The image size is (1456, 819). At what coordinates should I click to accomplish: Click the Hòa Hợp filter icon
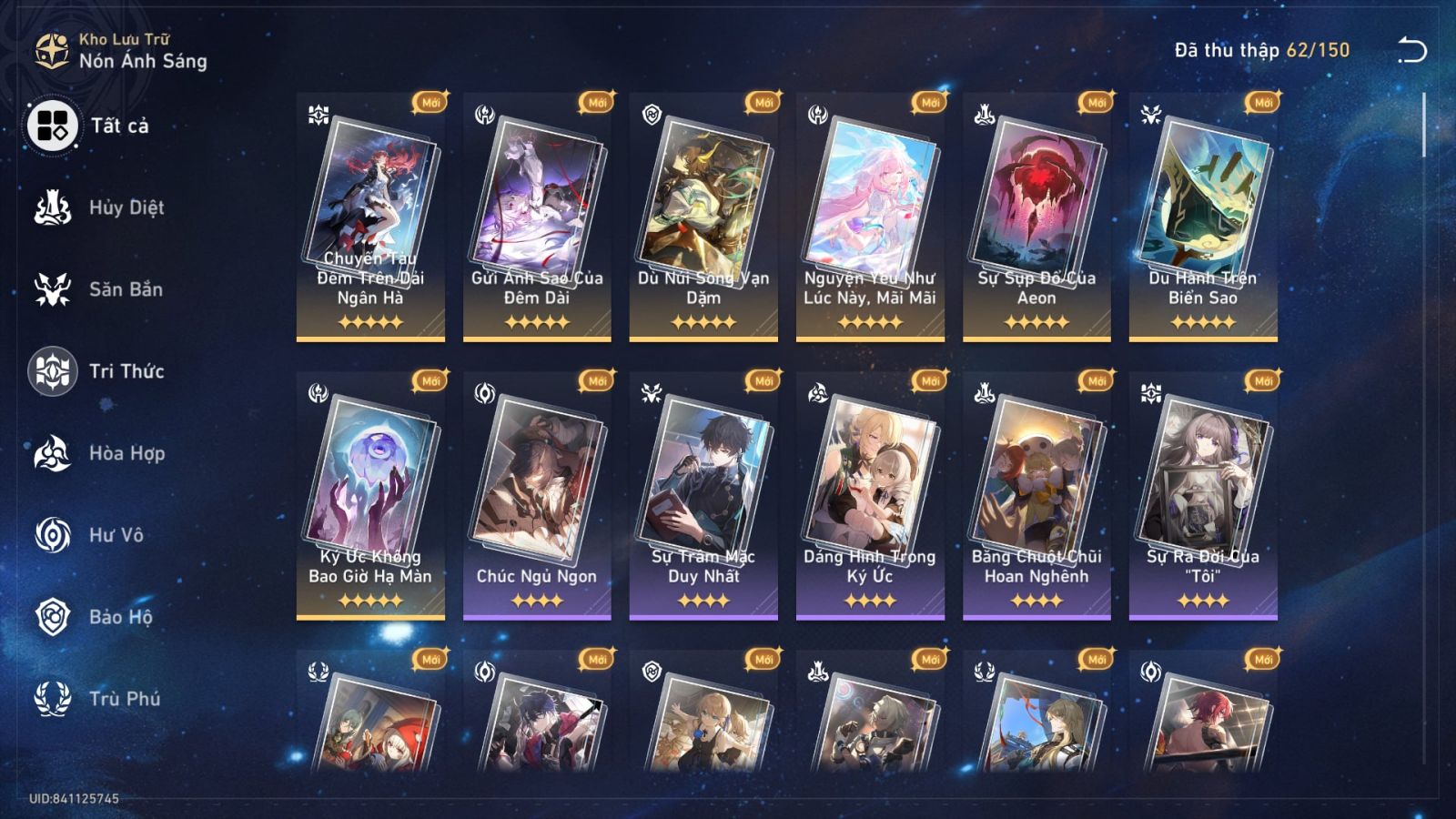tap(52, 453)
